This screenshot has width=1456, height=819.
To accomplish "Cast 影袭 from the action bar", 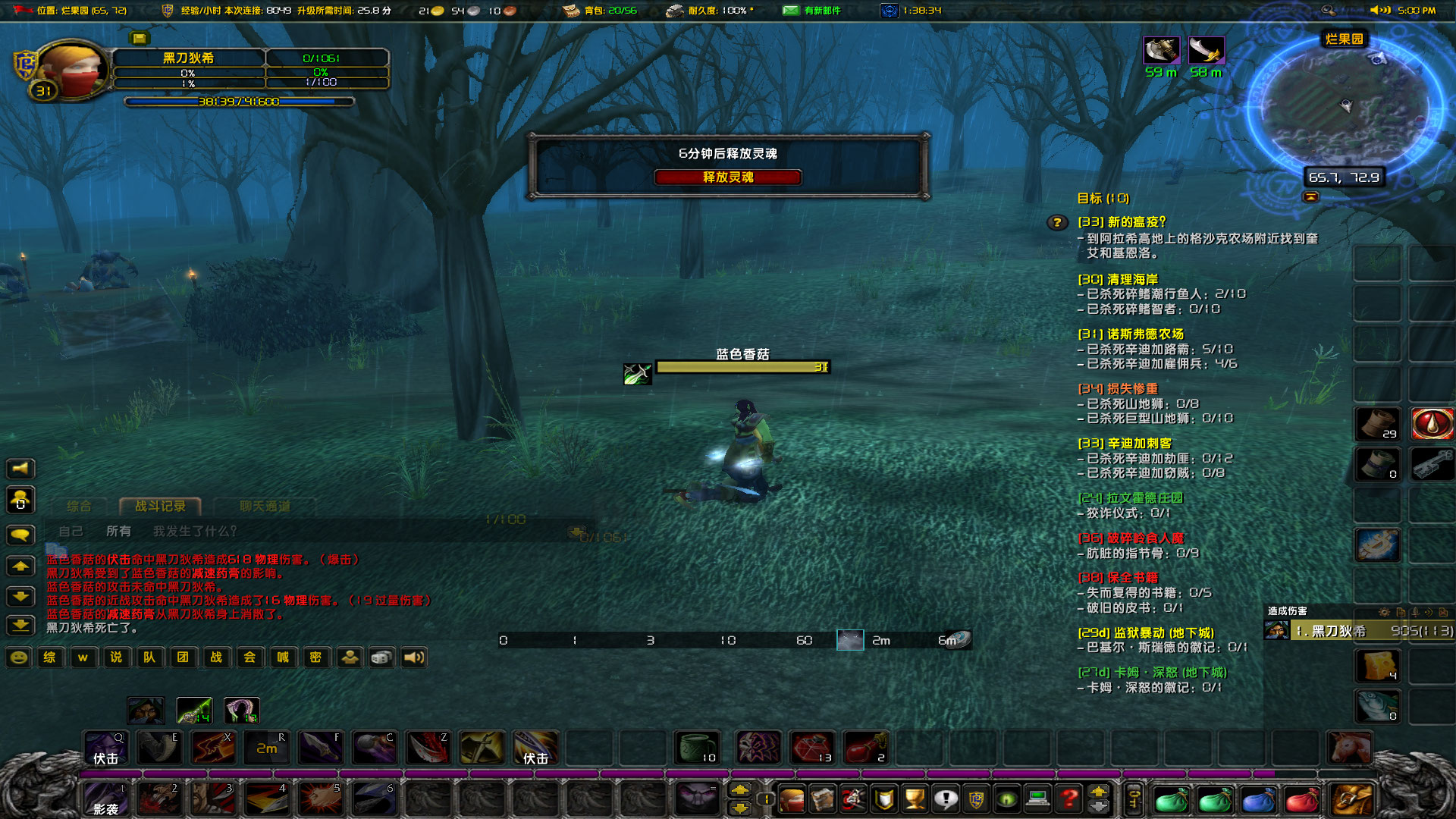I will [x=106, y=799].
